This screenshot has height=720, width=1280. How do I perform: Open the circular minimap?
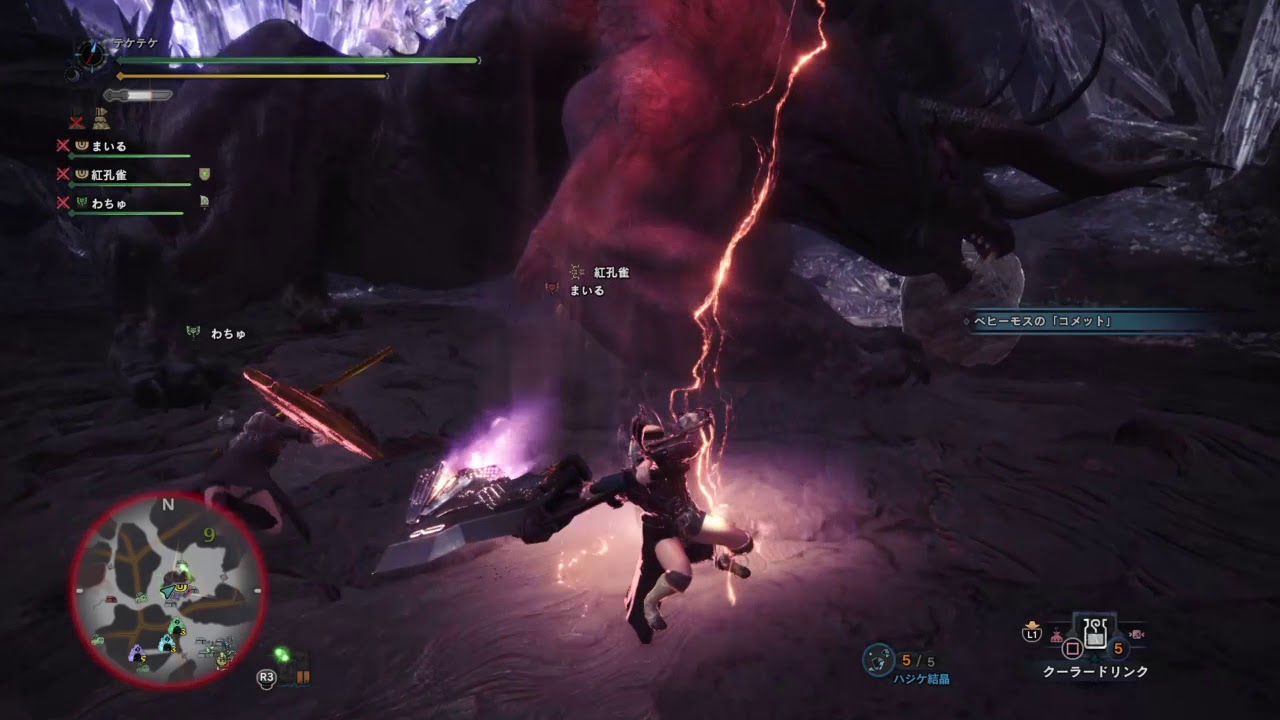(168, 590)
